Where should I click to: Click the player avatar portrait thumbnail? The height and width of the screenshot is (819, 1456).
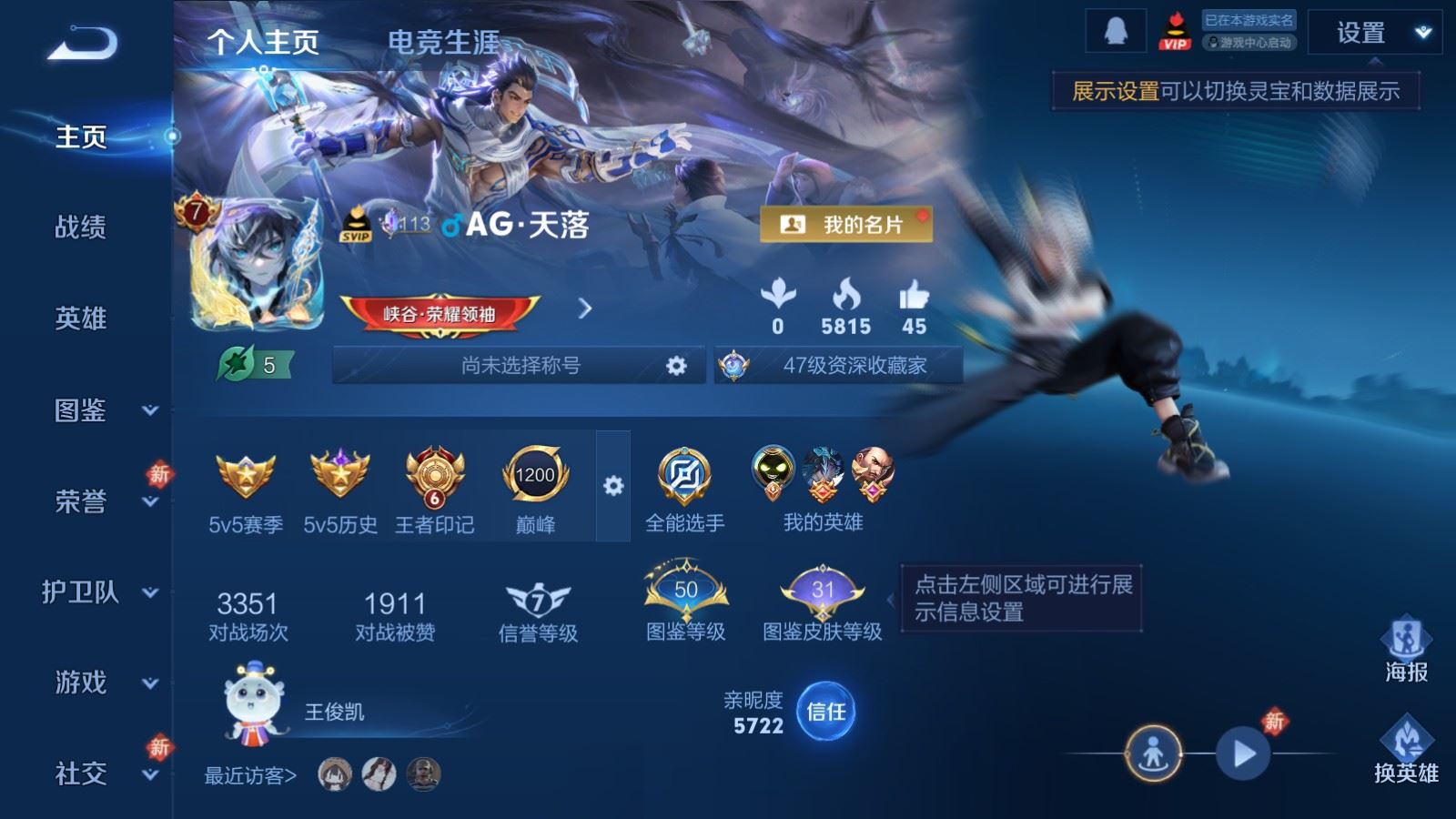(x=262, y=267)
